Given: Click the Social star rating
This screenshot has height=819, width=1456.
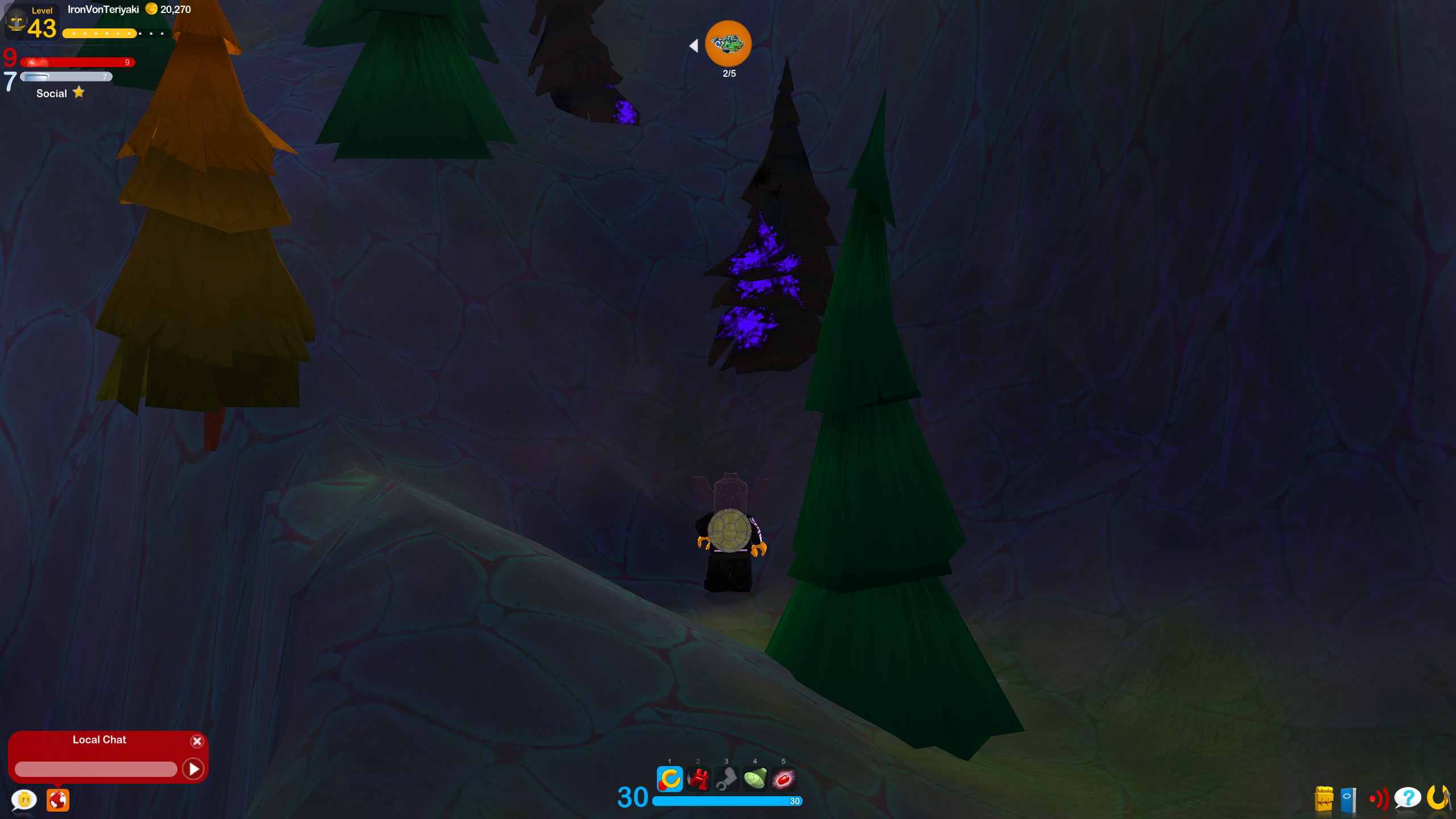Looking at the screenshot, I should click(79, 92).
